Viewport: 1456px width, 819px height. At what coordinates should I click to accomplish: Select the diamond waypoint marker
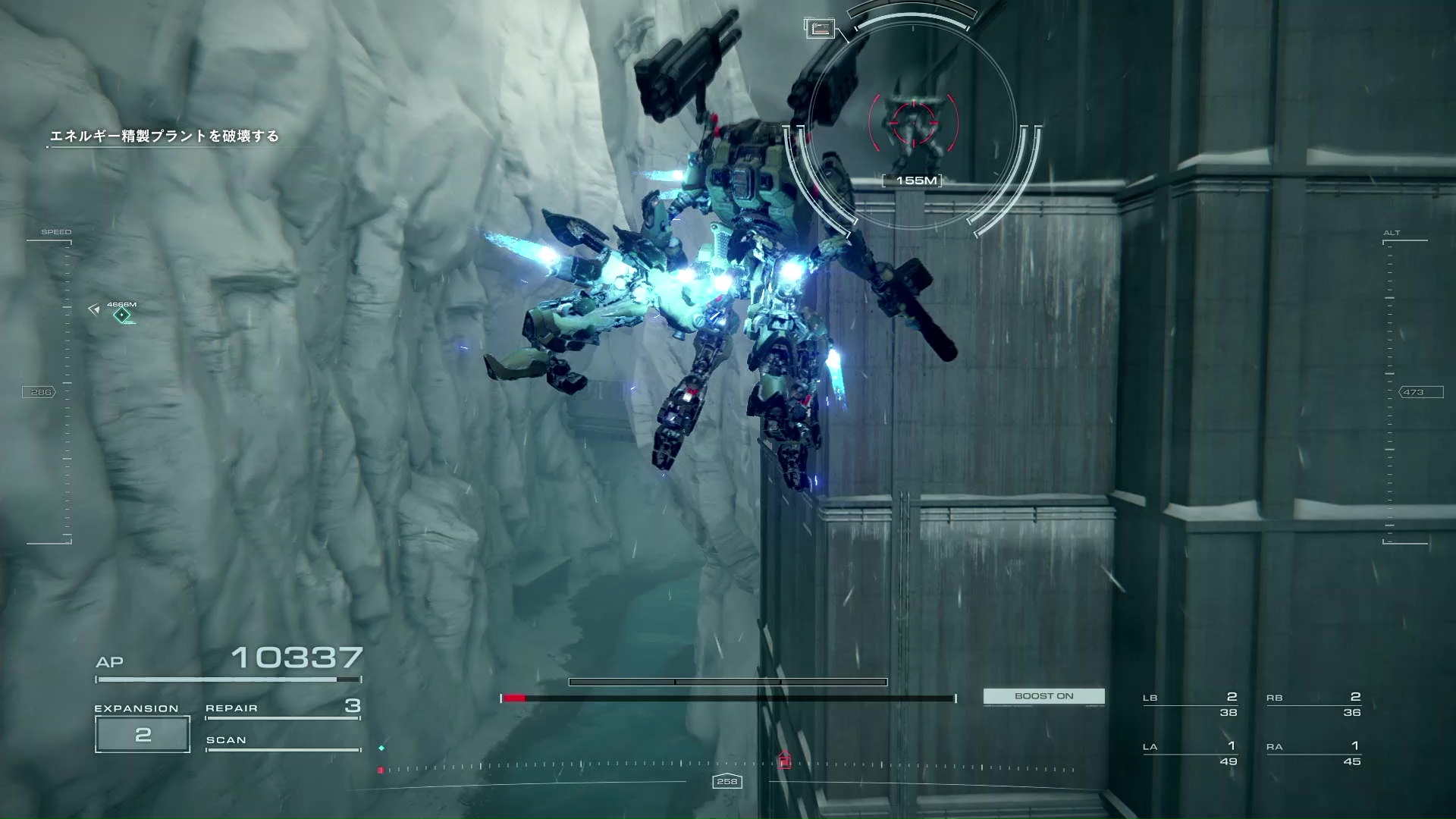pyautogui.click(x=121, y=315)
